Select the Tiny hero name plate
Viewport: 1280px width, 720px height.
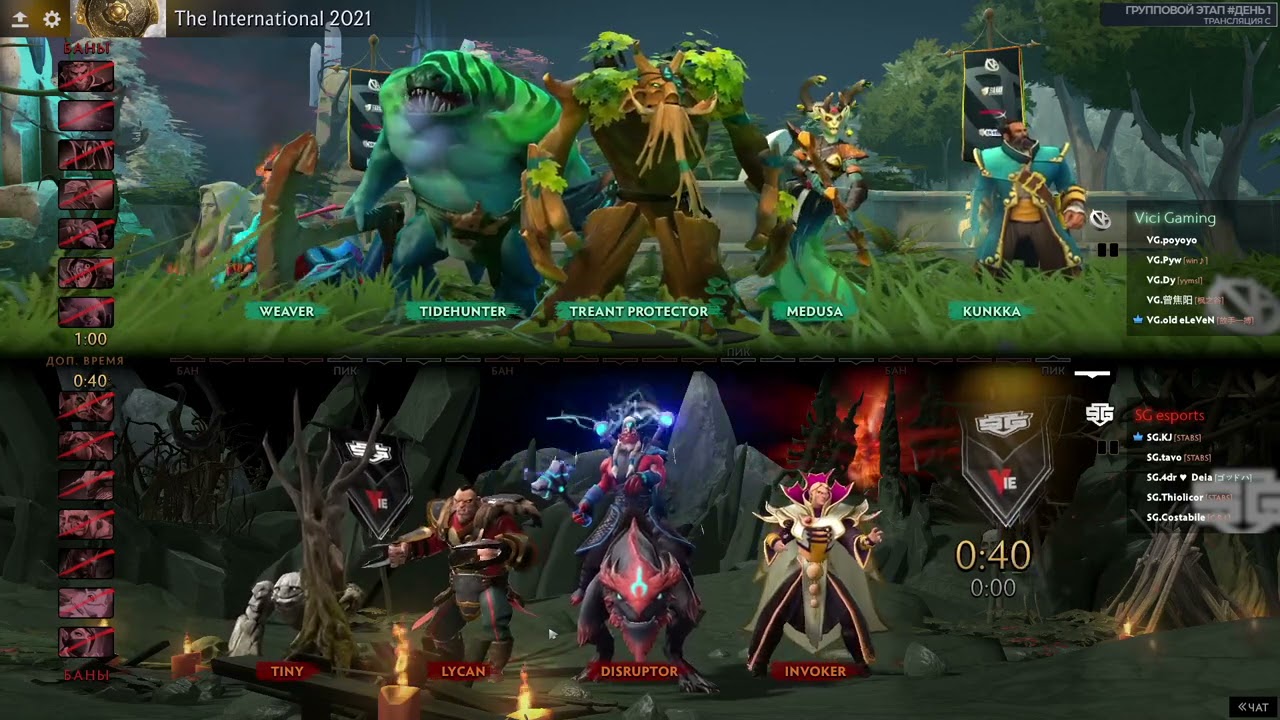(287, 671)
